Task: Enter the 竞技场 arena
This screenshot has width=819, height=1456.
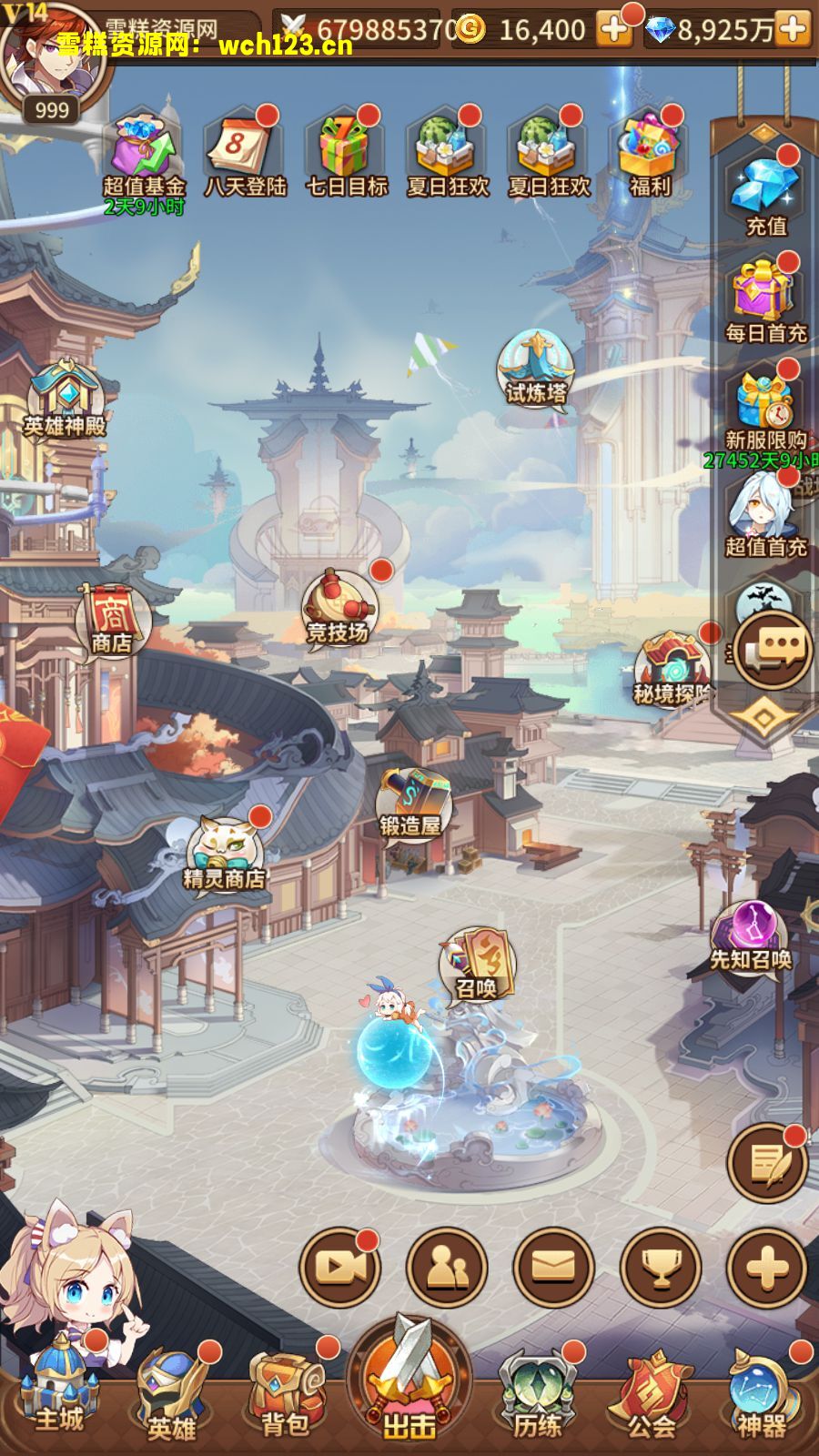Action: [x=338, y=607]
